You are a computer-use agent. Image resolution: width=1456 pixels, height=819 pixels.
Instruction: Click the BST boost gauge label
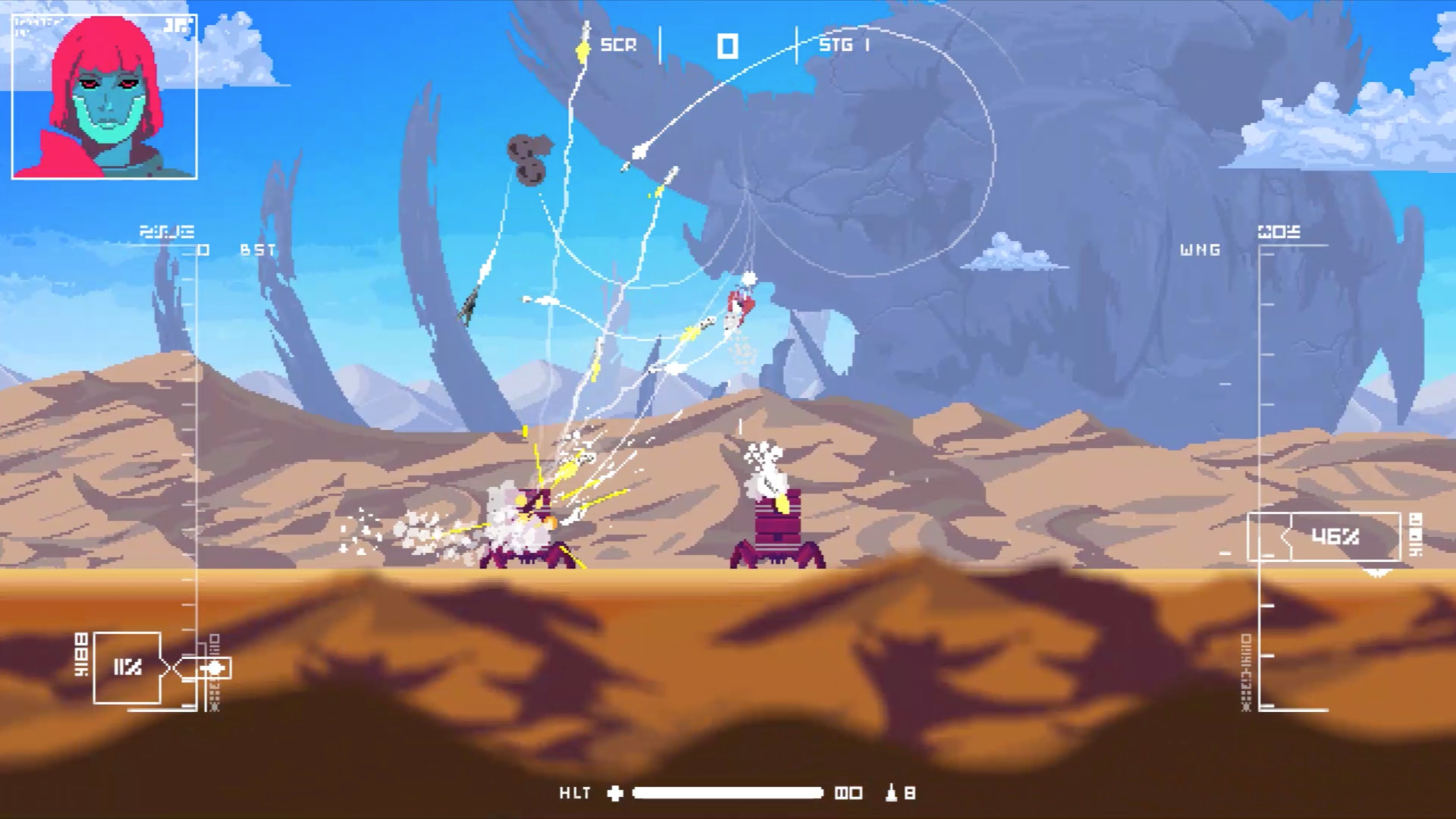256,250
